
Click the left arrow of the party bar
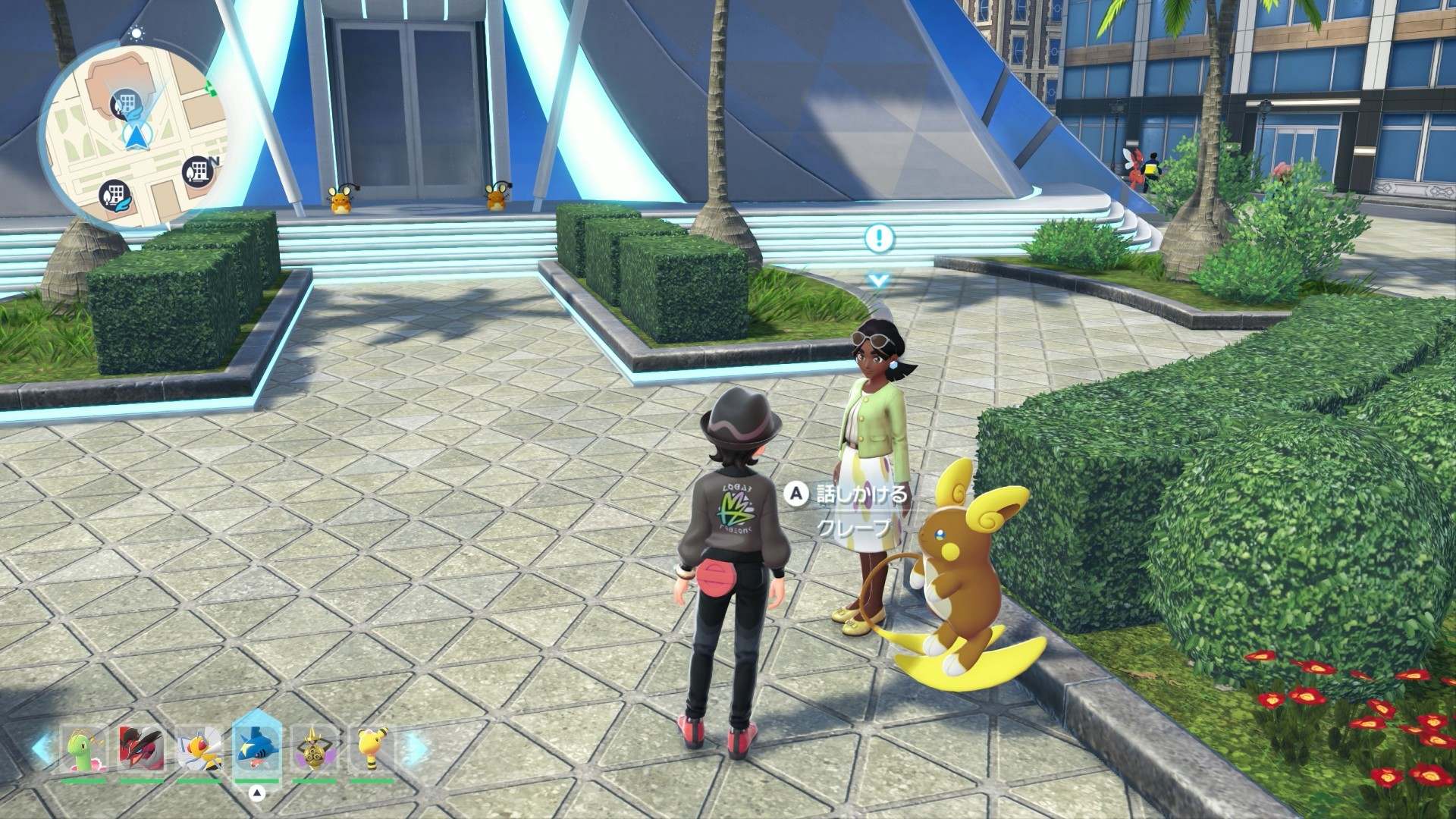pyautogui.click(x=42, y=748)
